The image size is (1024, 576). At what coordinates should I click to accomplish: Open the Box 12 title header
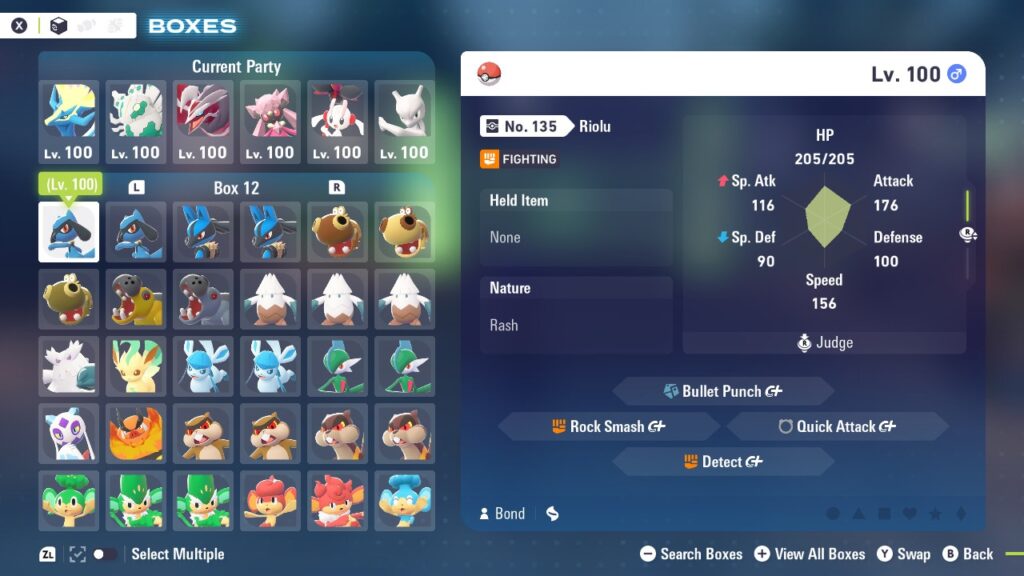tap(236, 188)
